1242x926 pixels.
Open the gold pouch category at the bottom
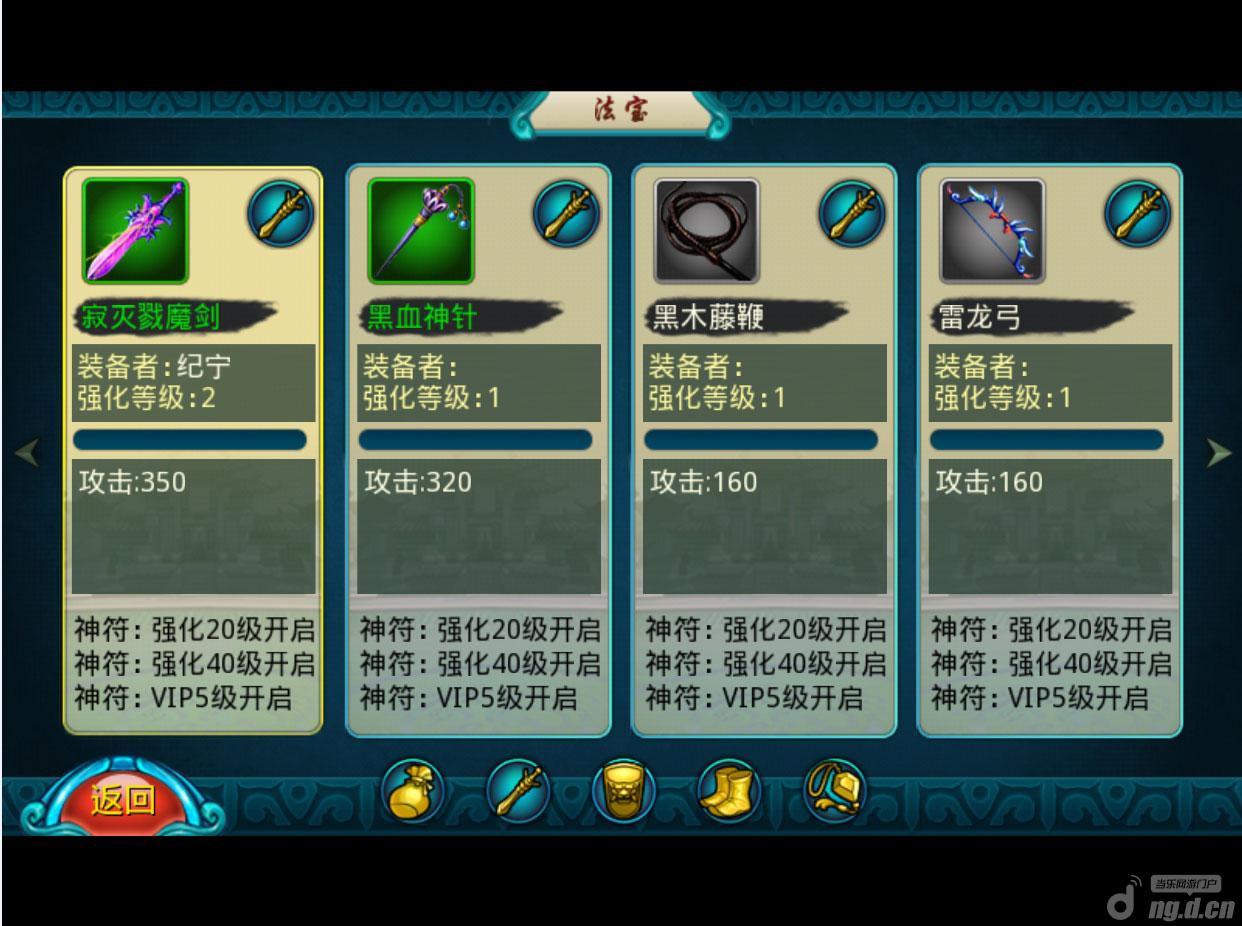coord(412,791)
